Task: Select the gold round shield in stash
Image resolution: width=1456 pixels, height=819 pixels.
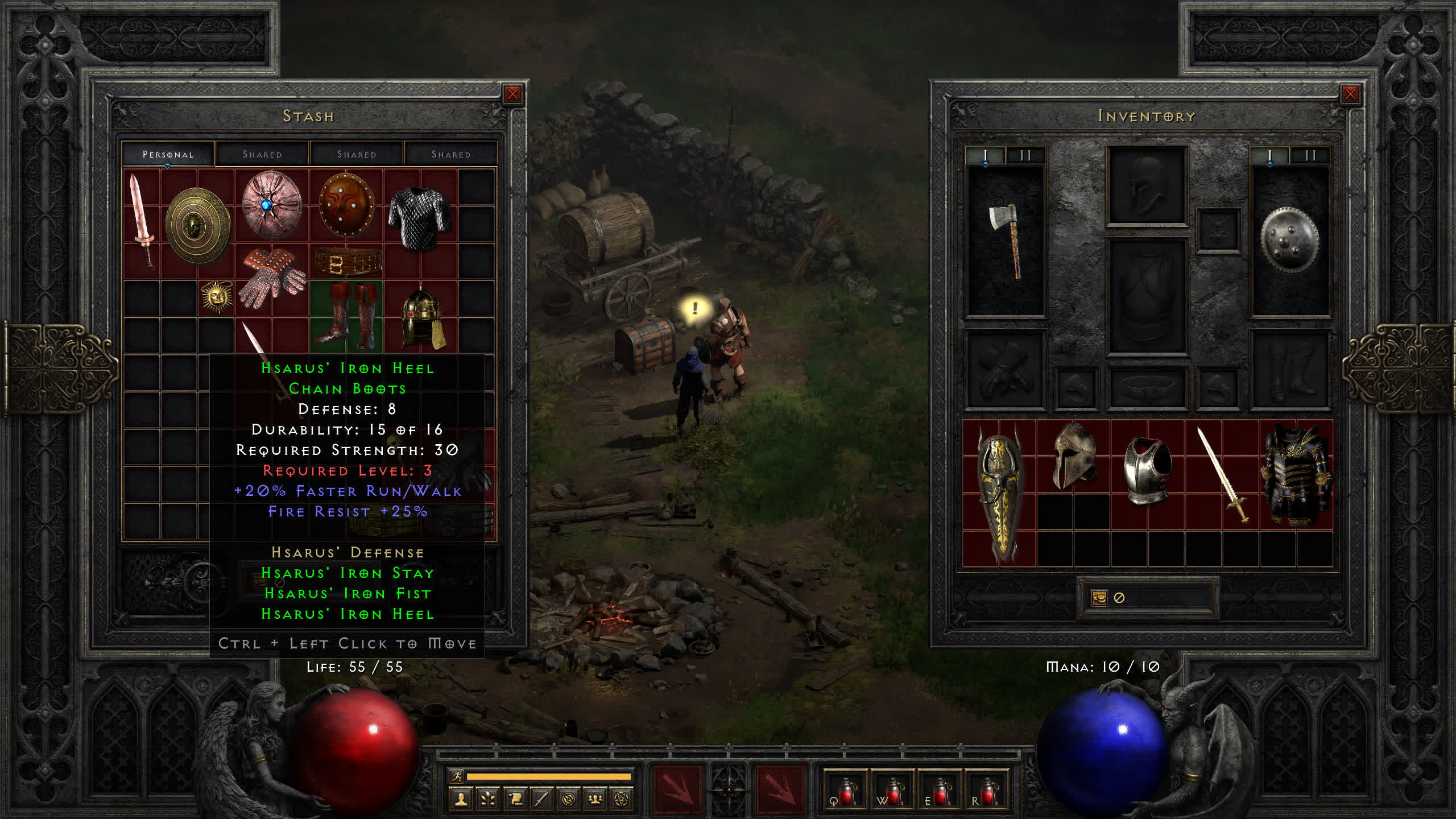Action: 197,226
